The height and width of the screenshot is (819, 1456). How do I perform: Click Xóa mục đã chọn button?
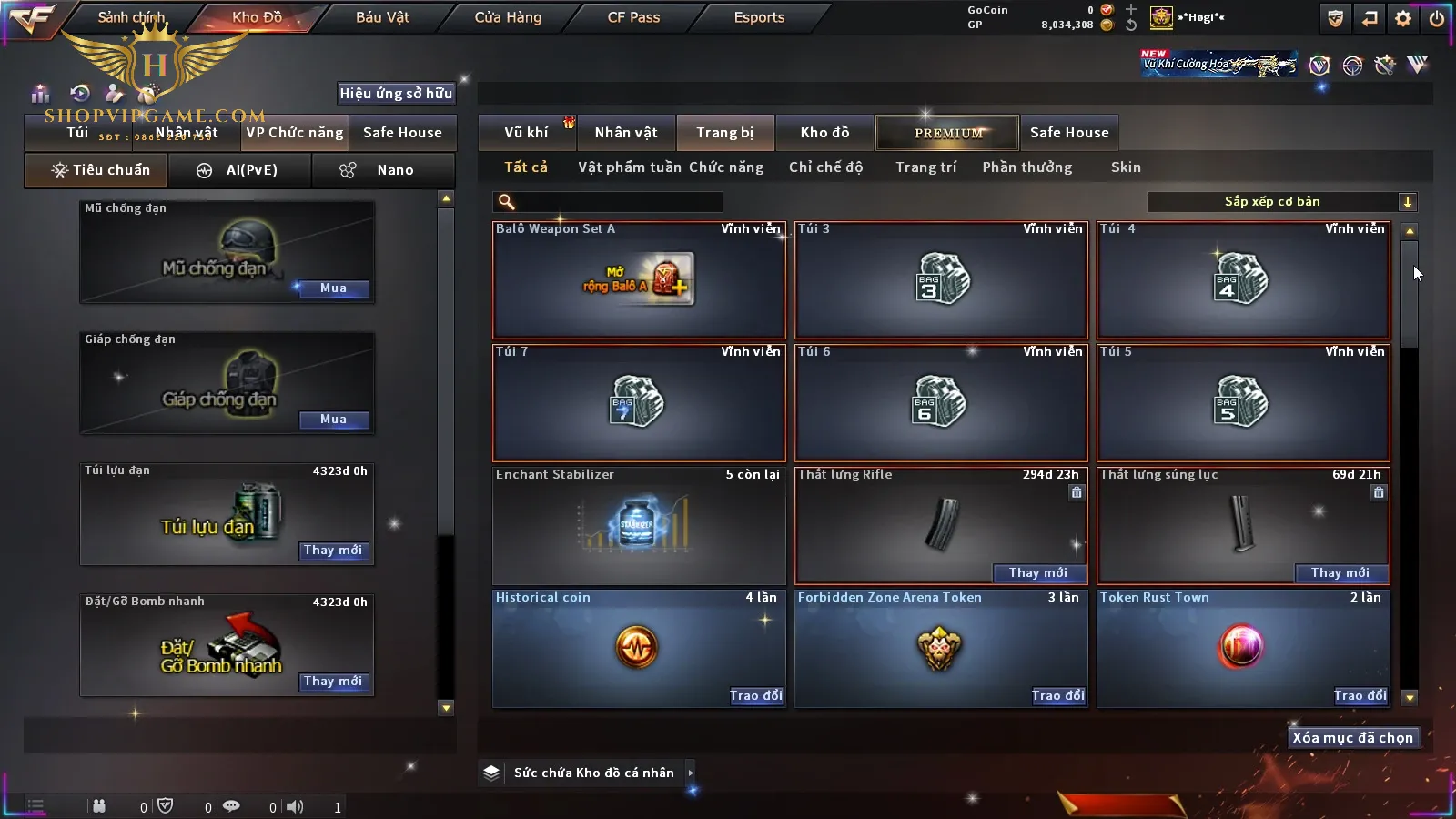(x=1352, y=738)
